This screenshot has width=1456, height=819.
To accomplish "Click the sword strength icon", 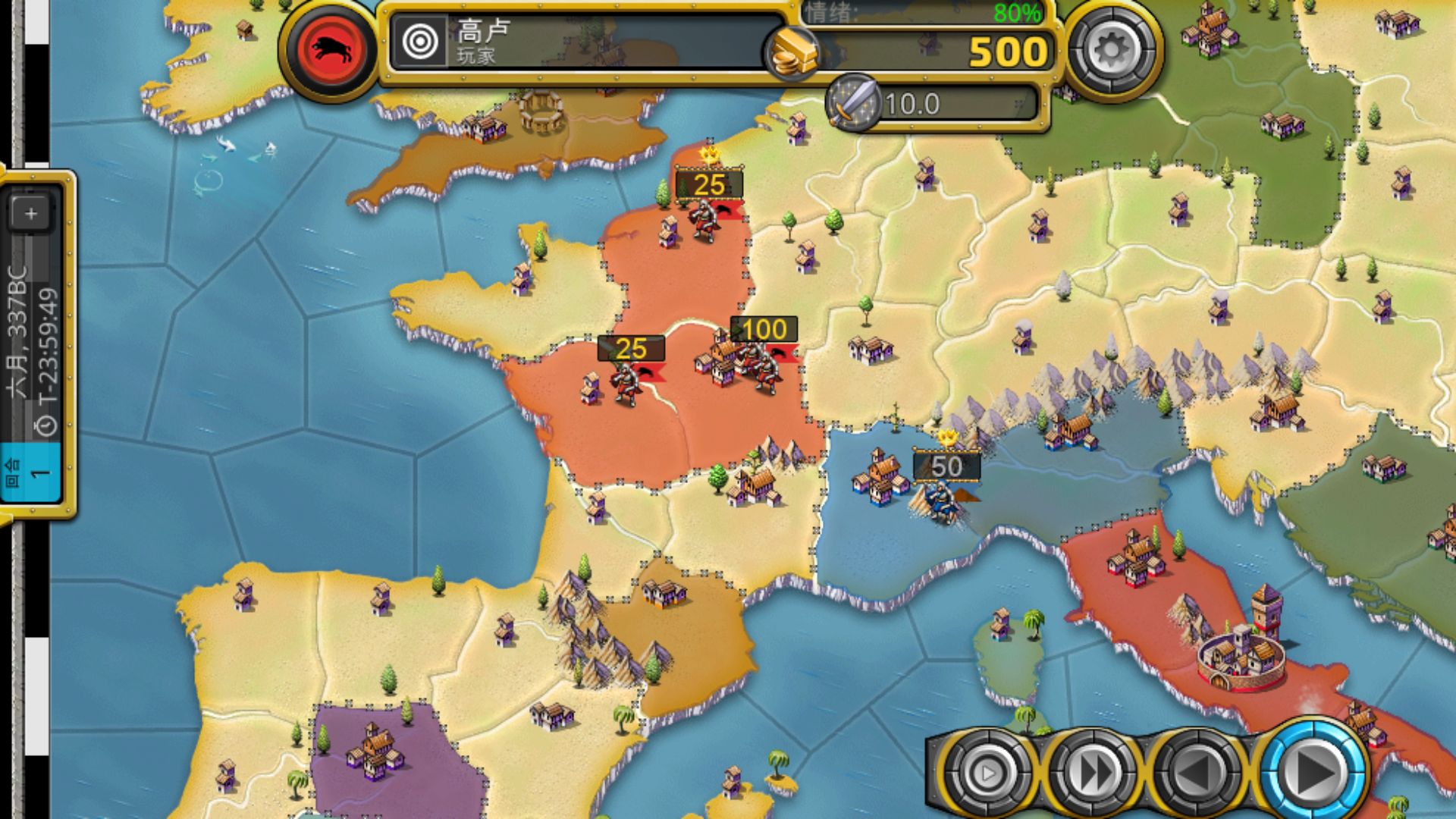I will pos(853,103).
